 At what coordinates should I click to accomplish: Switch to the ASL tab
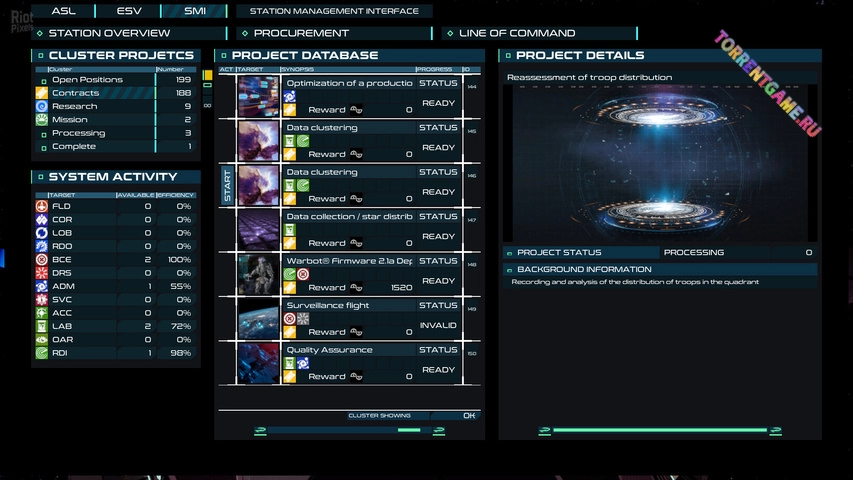click(x=63, y=11)
